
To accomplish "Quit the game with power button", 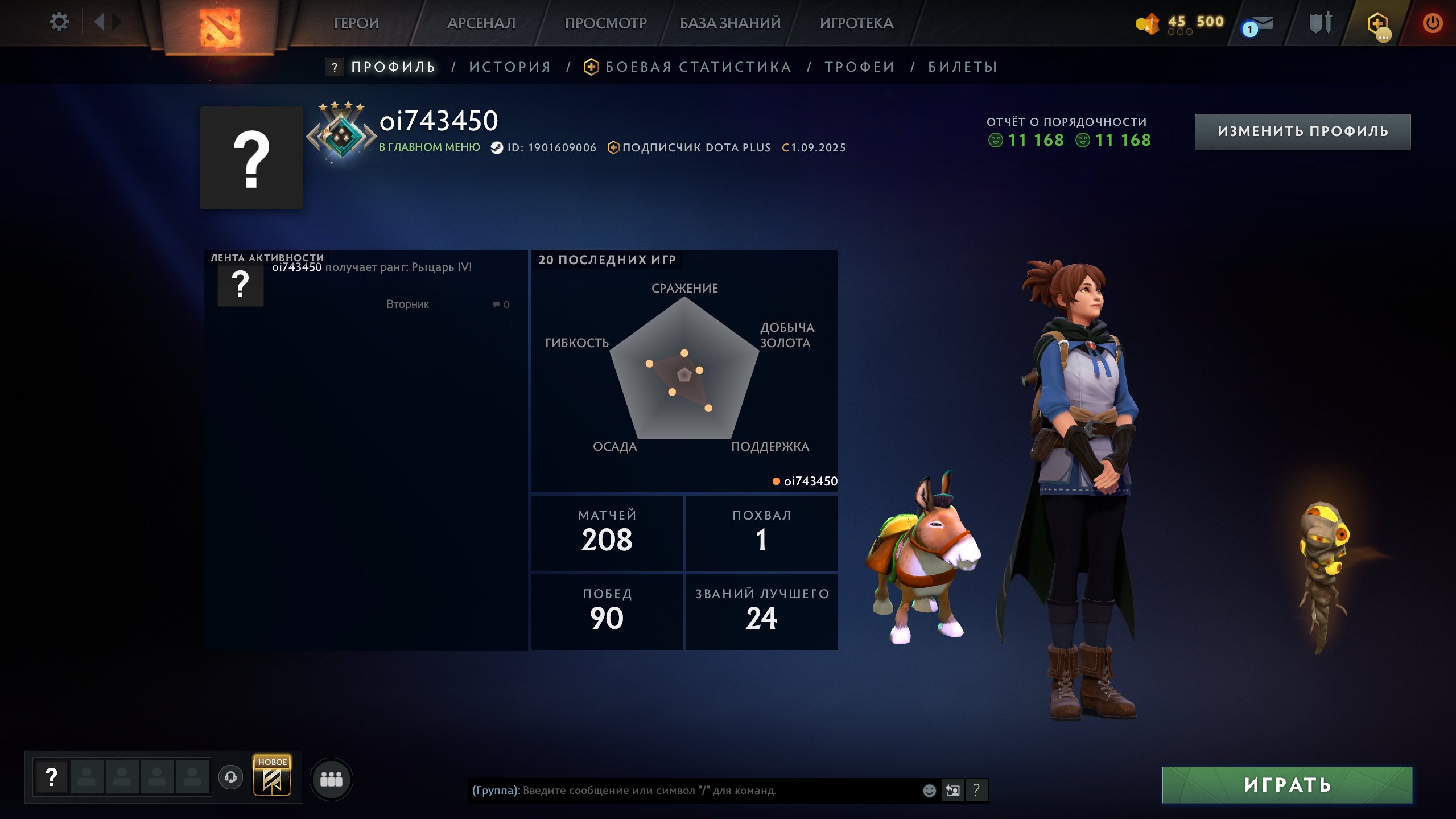I will (x=1432, y=23).
